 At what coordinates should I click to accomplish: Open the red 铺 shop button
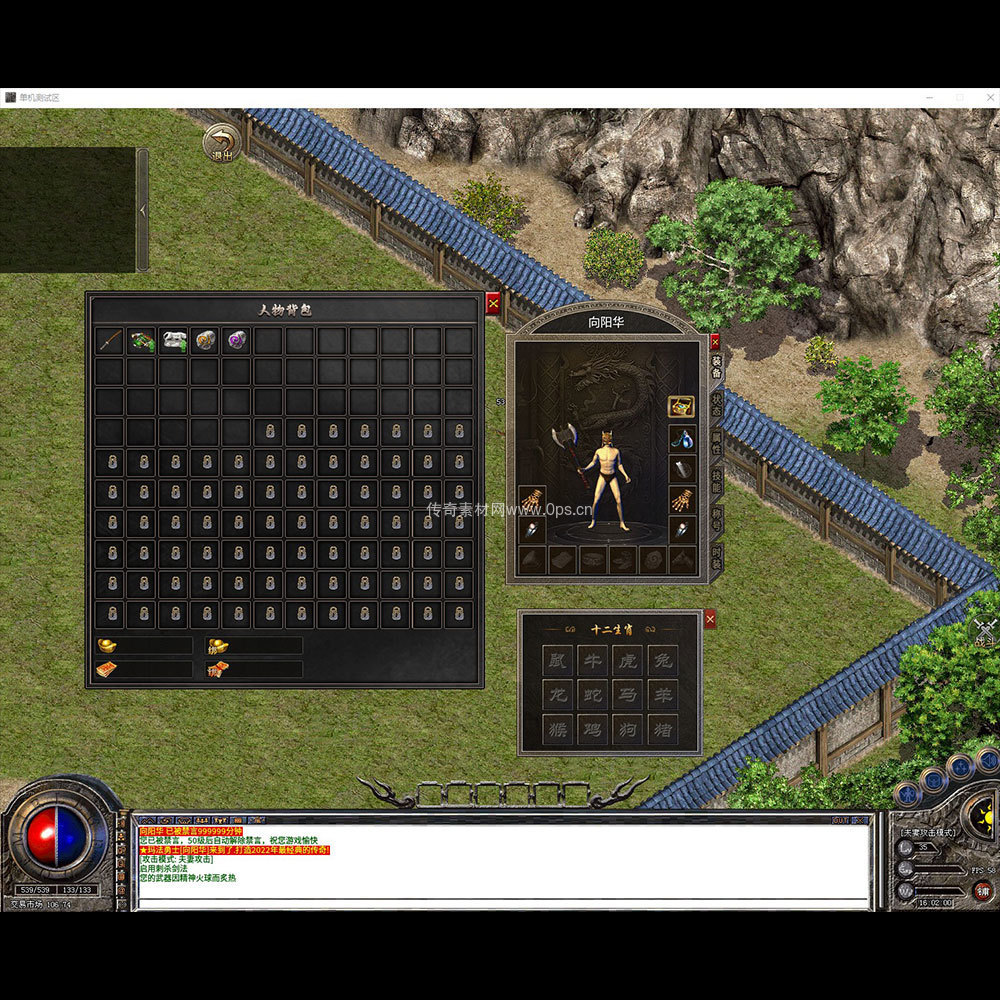(983, 890)
